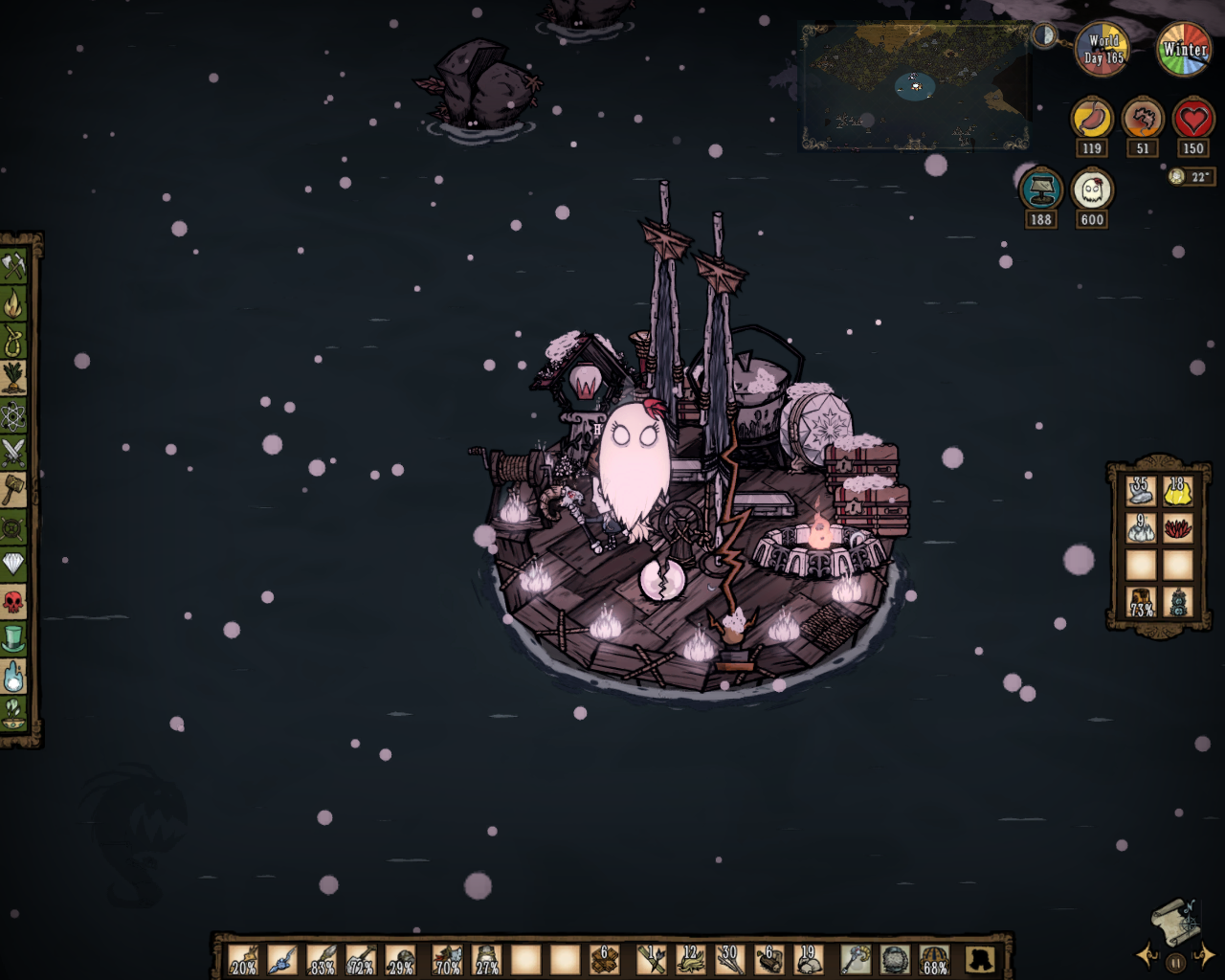Viewport: 1225px width, 980px height.
Task: Choose the ship wheel Seafaring tab
Action: pyautogui.click(x=13, y=526)
